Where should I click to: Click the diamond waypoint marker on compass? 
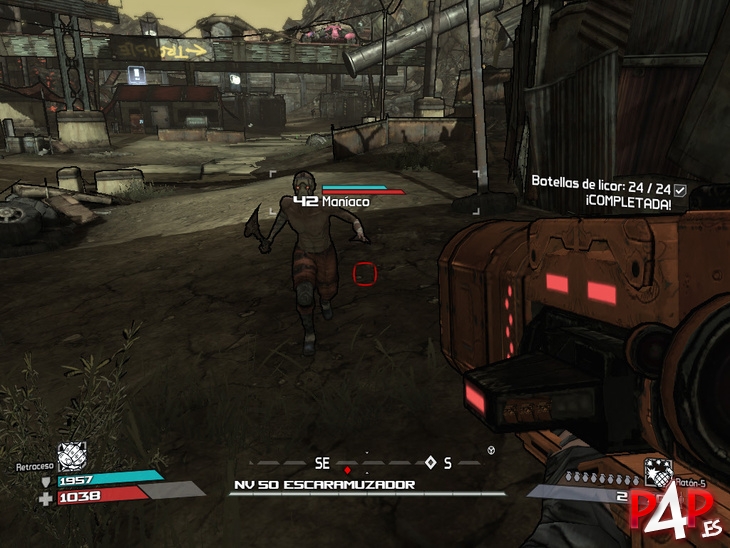tap(431, 462)
